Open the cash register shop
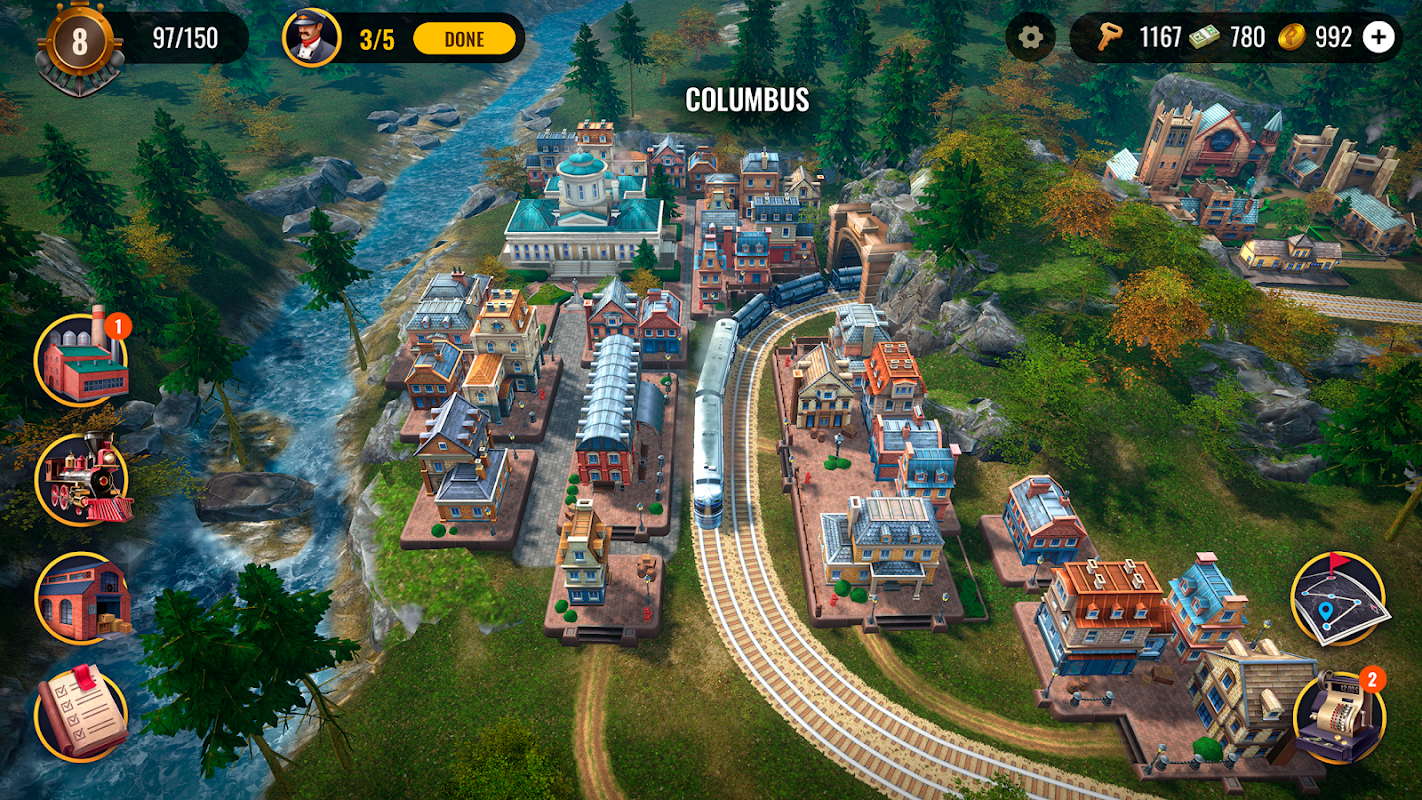 click(1338, 717)
